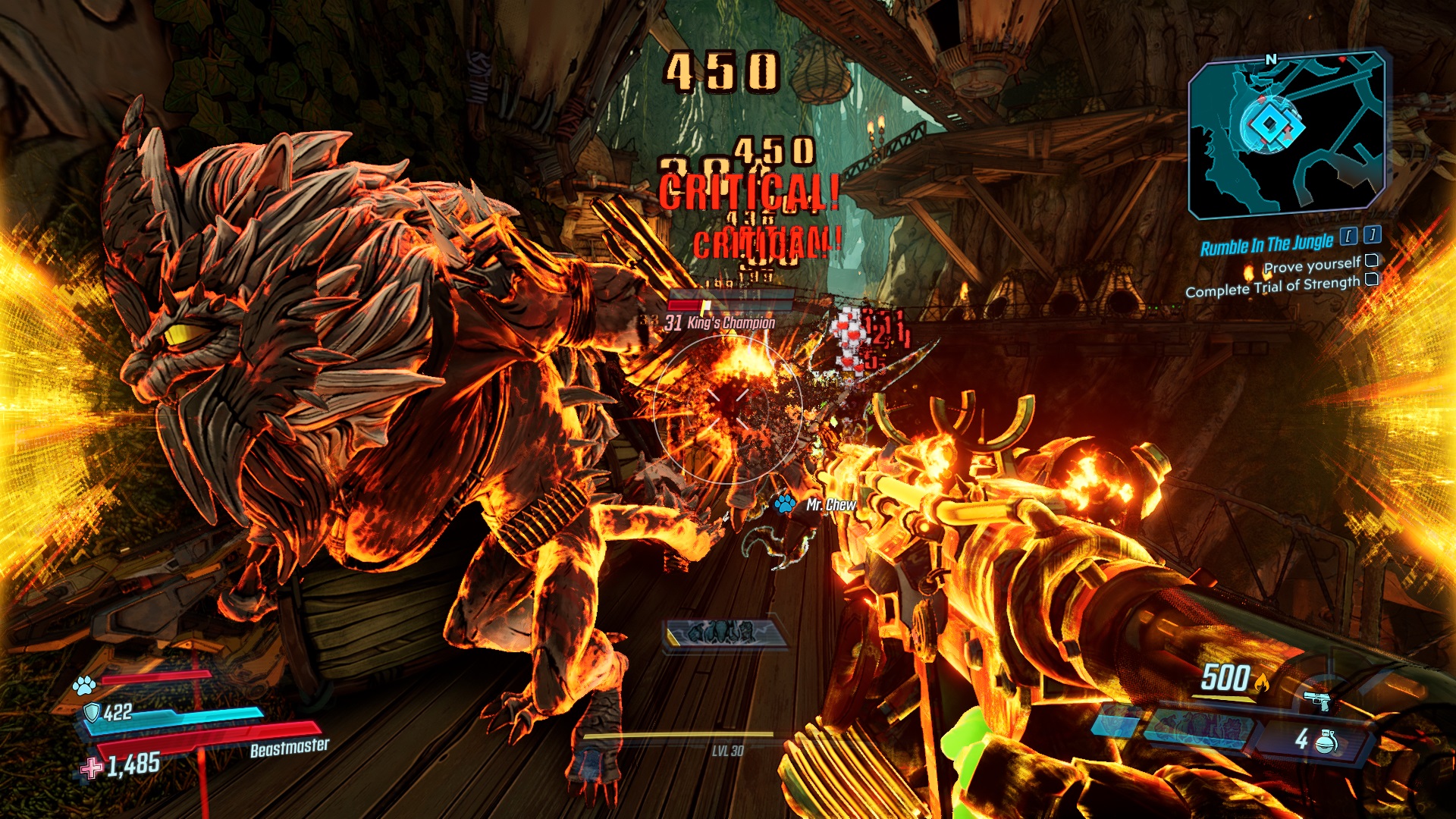Click the Mr. Chew pet nameplate
The height and width of the screenshot is (819, 1456).
[x=832, y=505]
